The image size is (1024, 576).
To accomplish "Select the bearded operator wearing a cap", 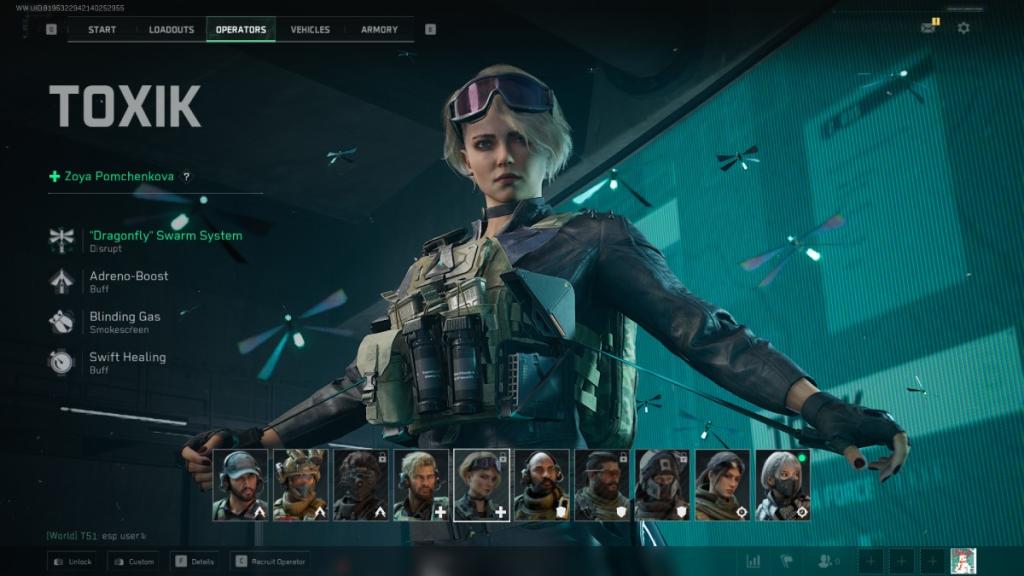I will point(240,485).
